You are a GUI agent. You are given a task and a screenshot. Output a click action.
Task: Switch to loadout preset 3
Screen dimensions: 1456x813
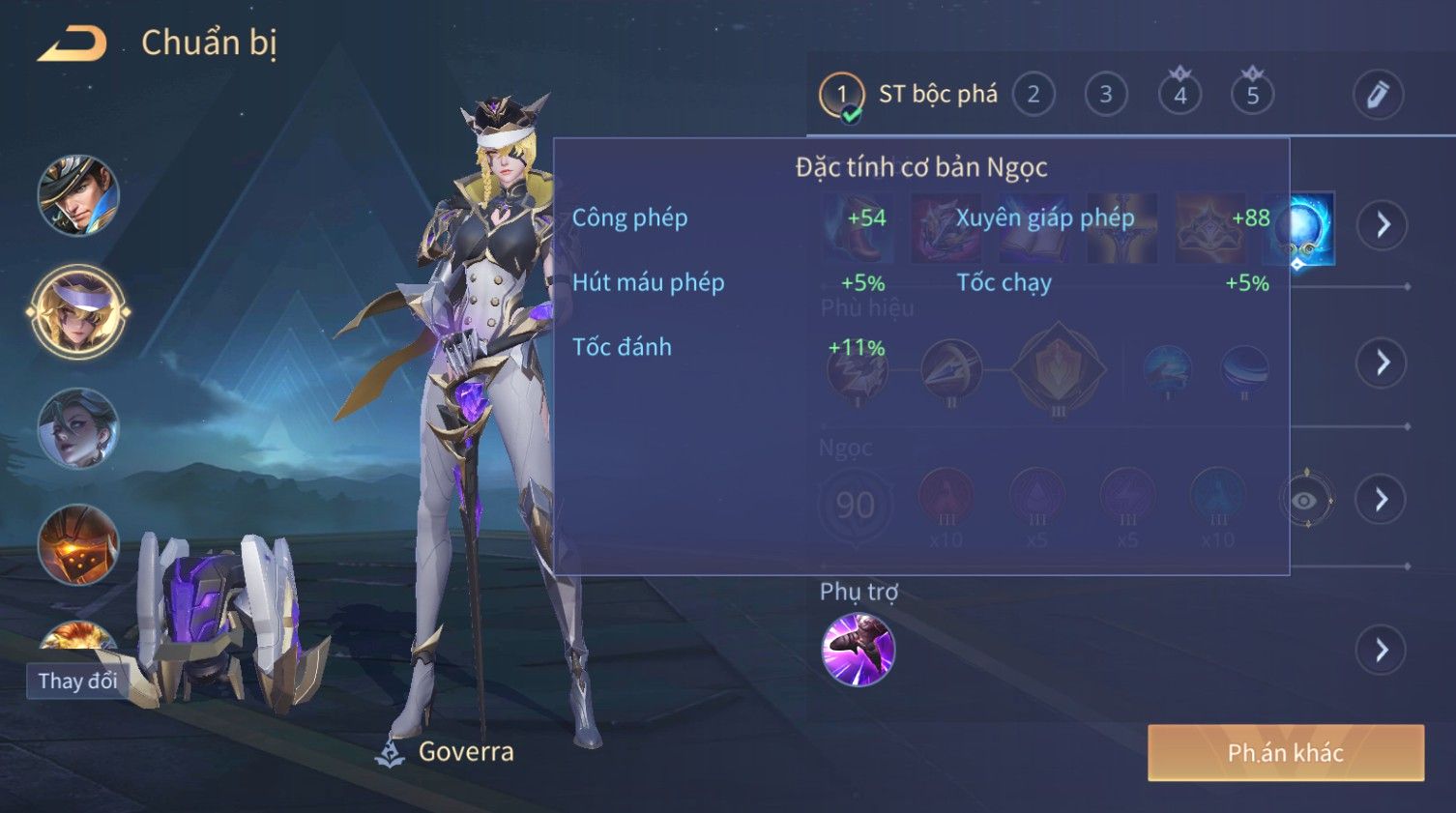pos(1105,95)
